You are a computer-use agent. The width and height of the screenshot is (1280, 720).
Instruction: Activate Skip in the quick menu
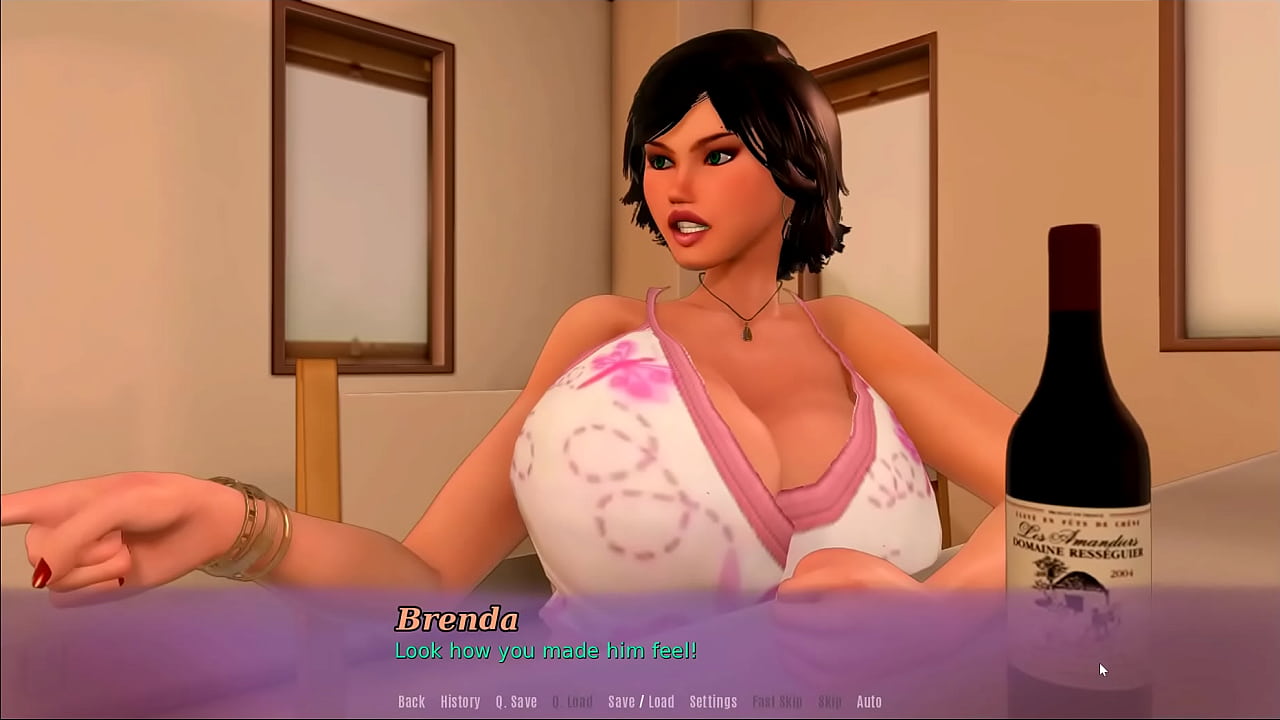point(830,702)
